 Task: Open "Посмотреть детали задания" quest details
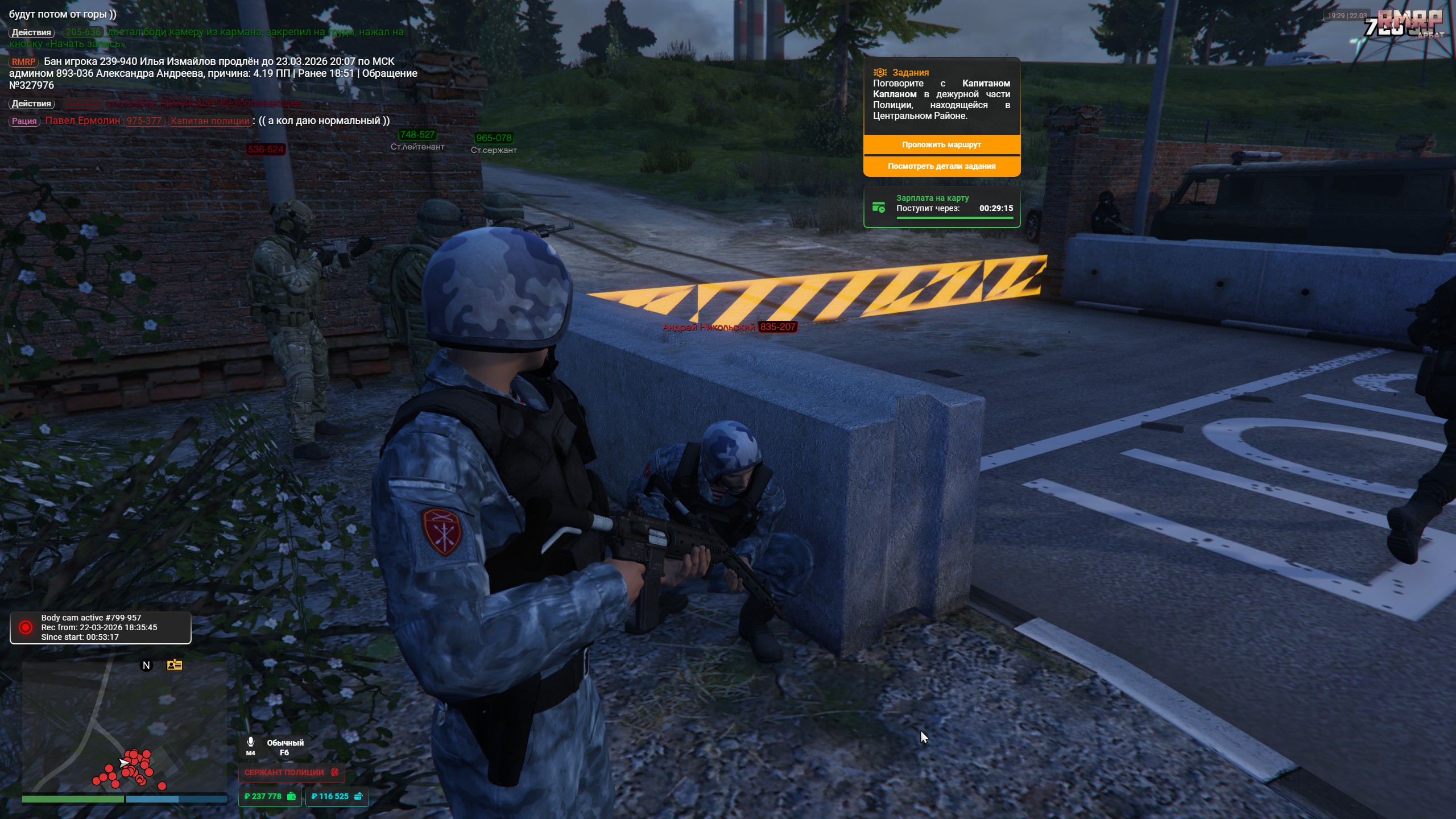point(941,166)
